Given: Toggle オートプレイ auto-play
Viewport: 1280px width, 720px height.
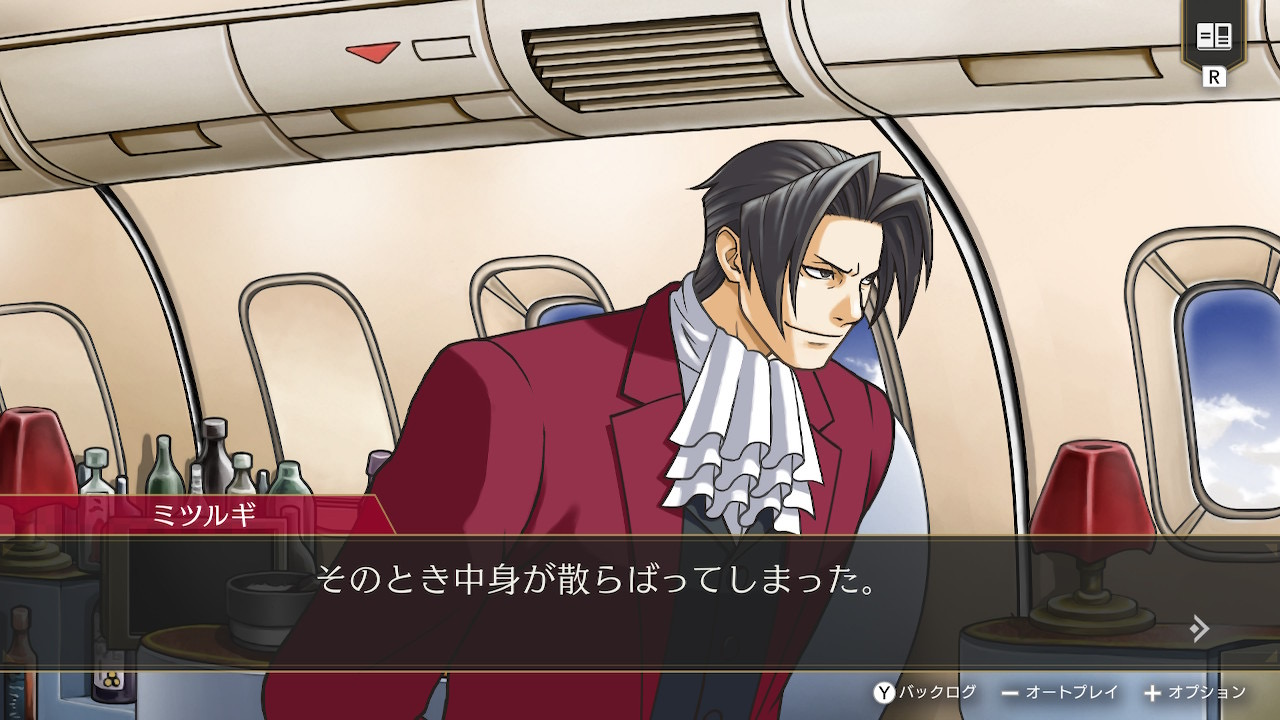Looking at the screenshot, I should (x=1059, y=692).
